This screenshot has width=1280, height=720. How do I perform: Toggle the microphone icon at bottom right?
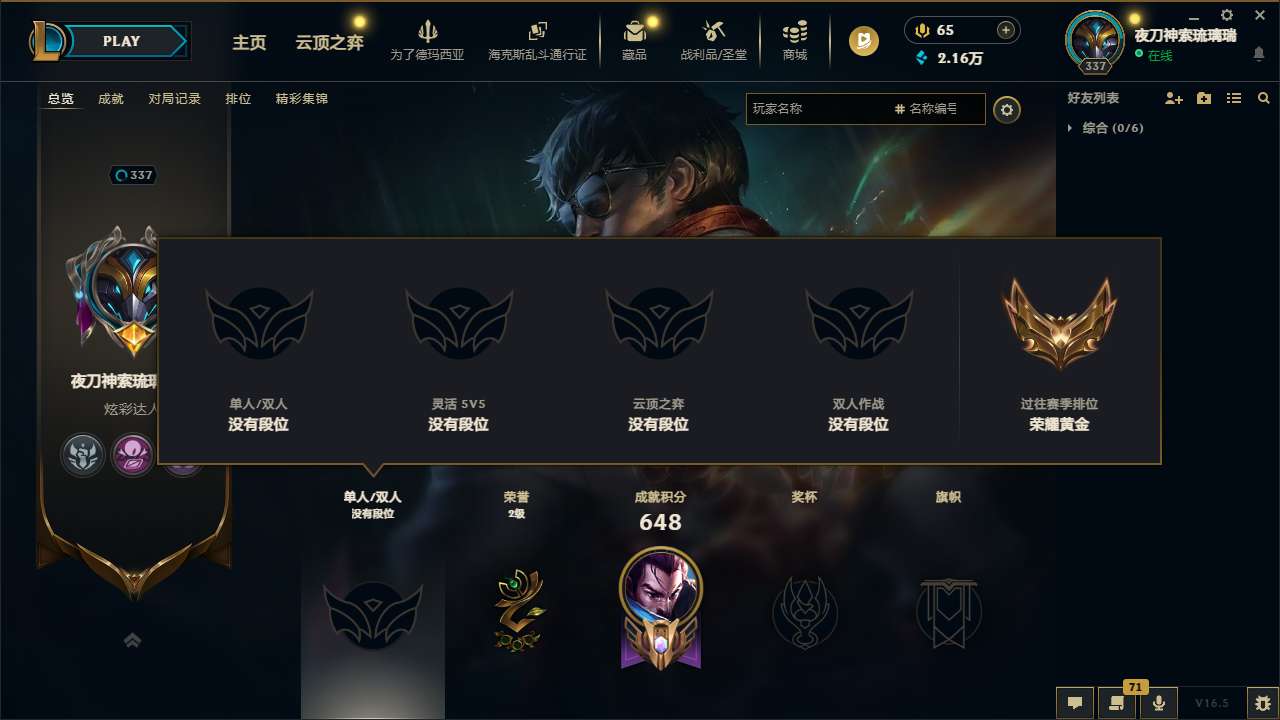(1159, 703)
